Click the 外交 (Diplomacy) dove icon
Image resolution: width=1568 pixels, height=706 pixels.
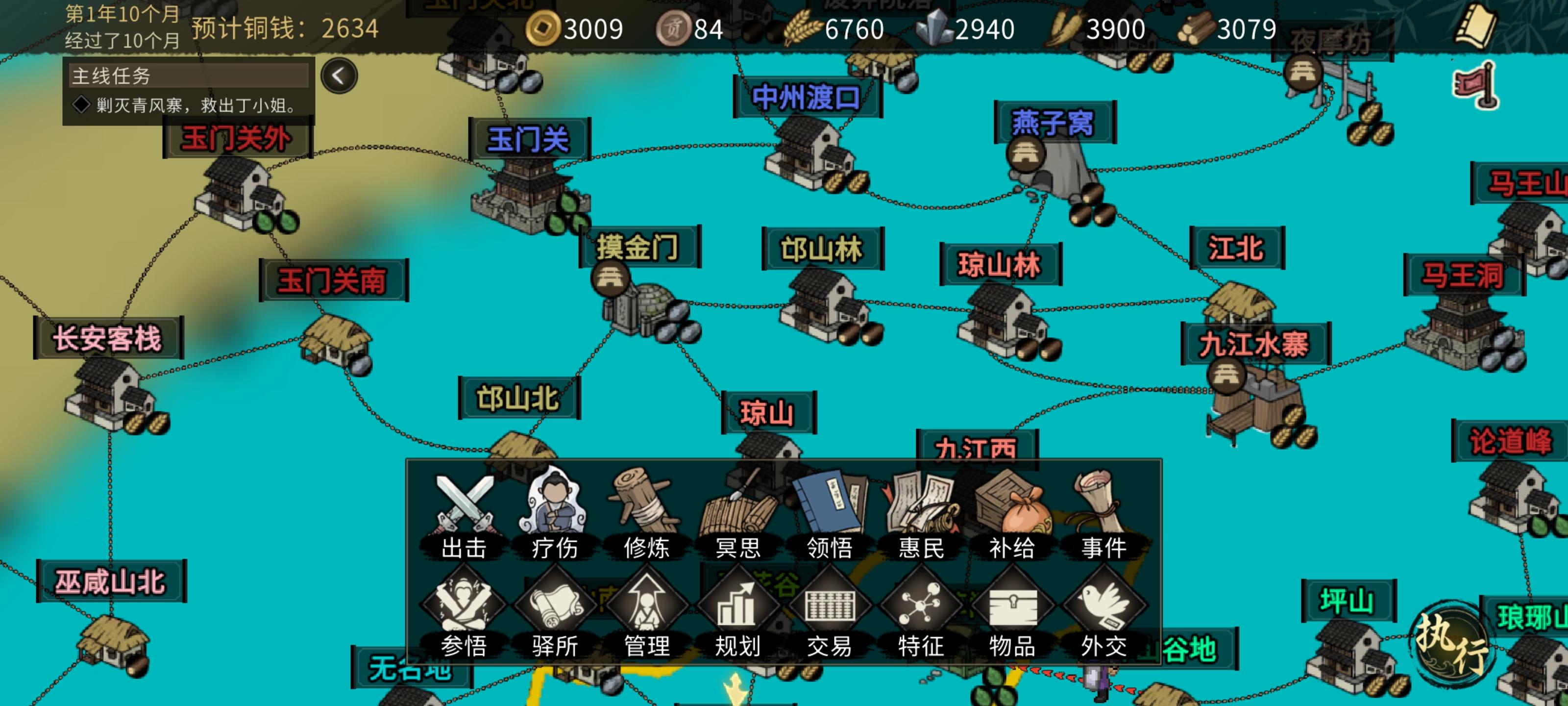pos(1105,606)
